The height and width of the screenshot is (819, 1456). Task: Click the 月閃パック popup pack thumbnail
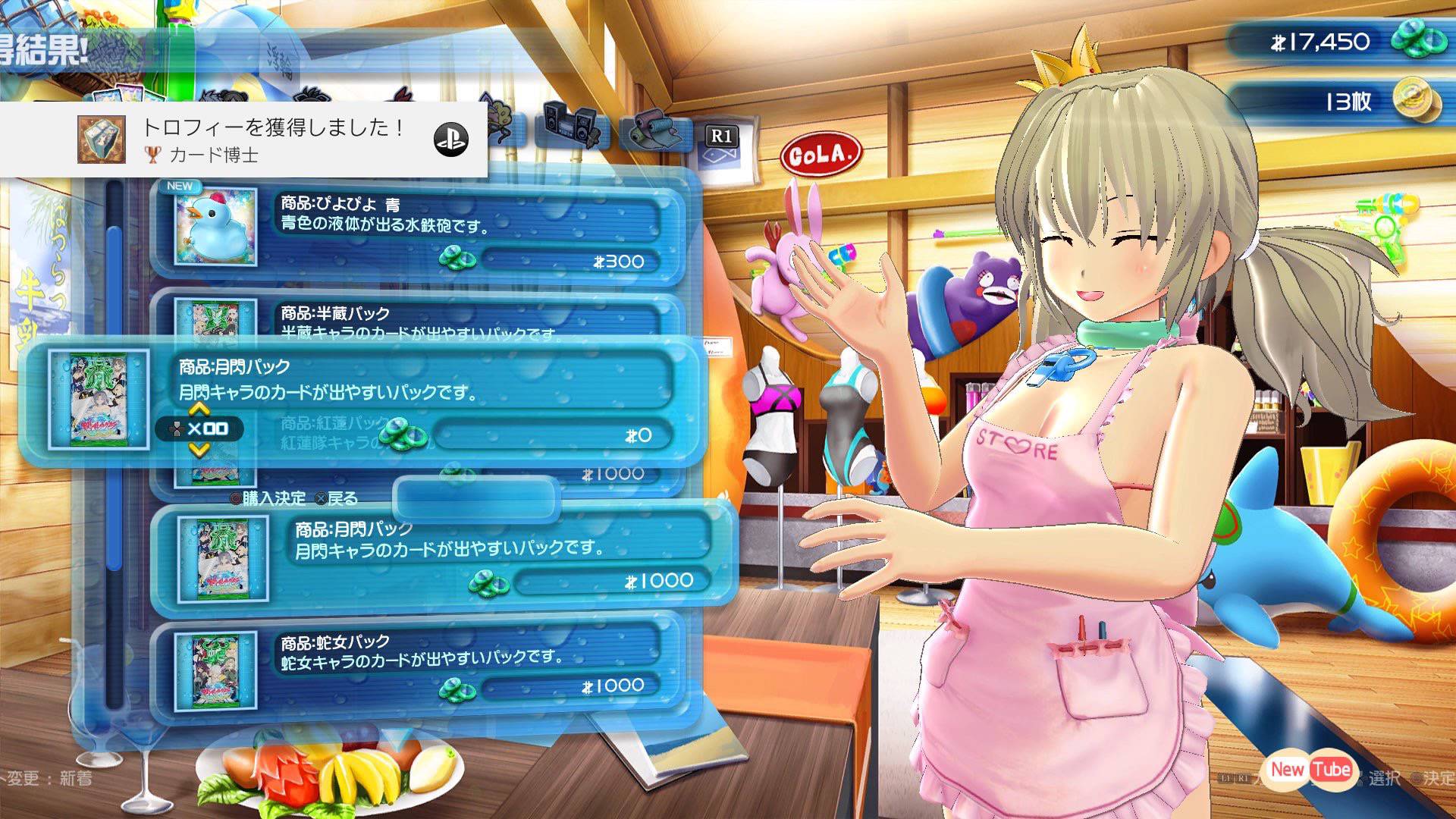pyautogui.click(x=98, y=399)
